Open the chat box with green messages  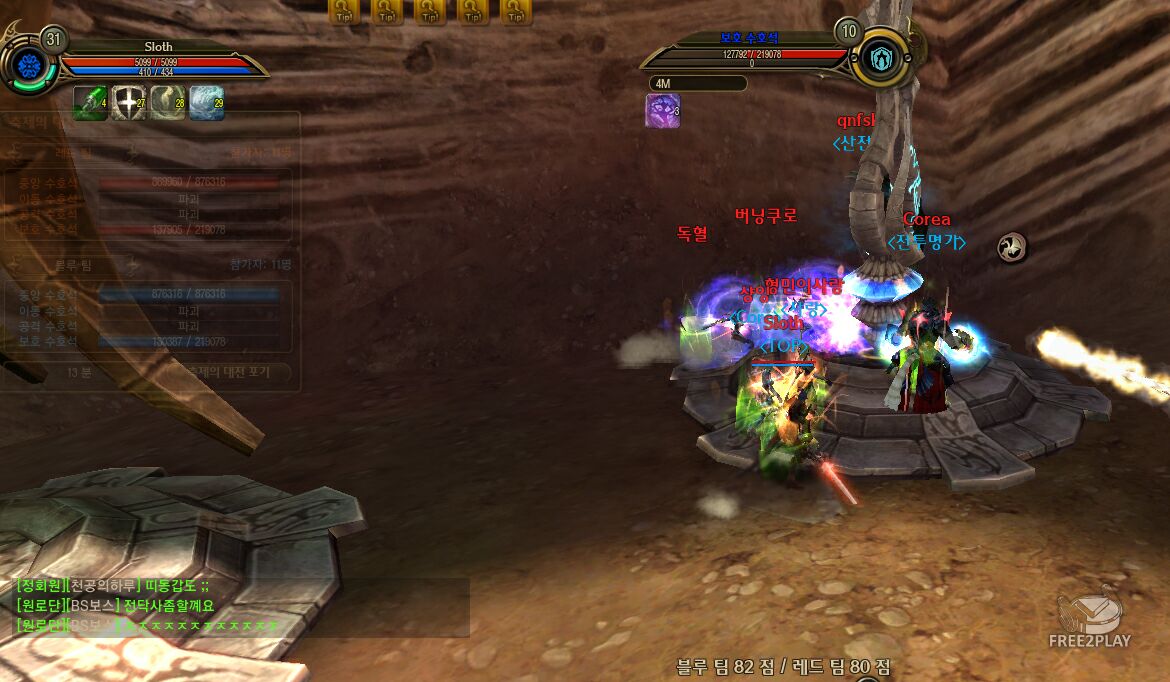(x=240, y=607)
